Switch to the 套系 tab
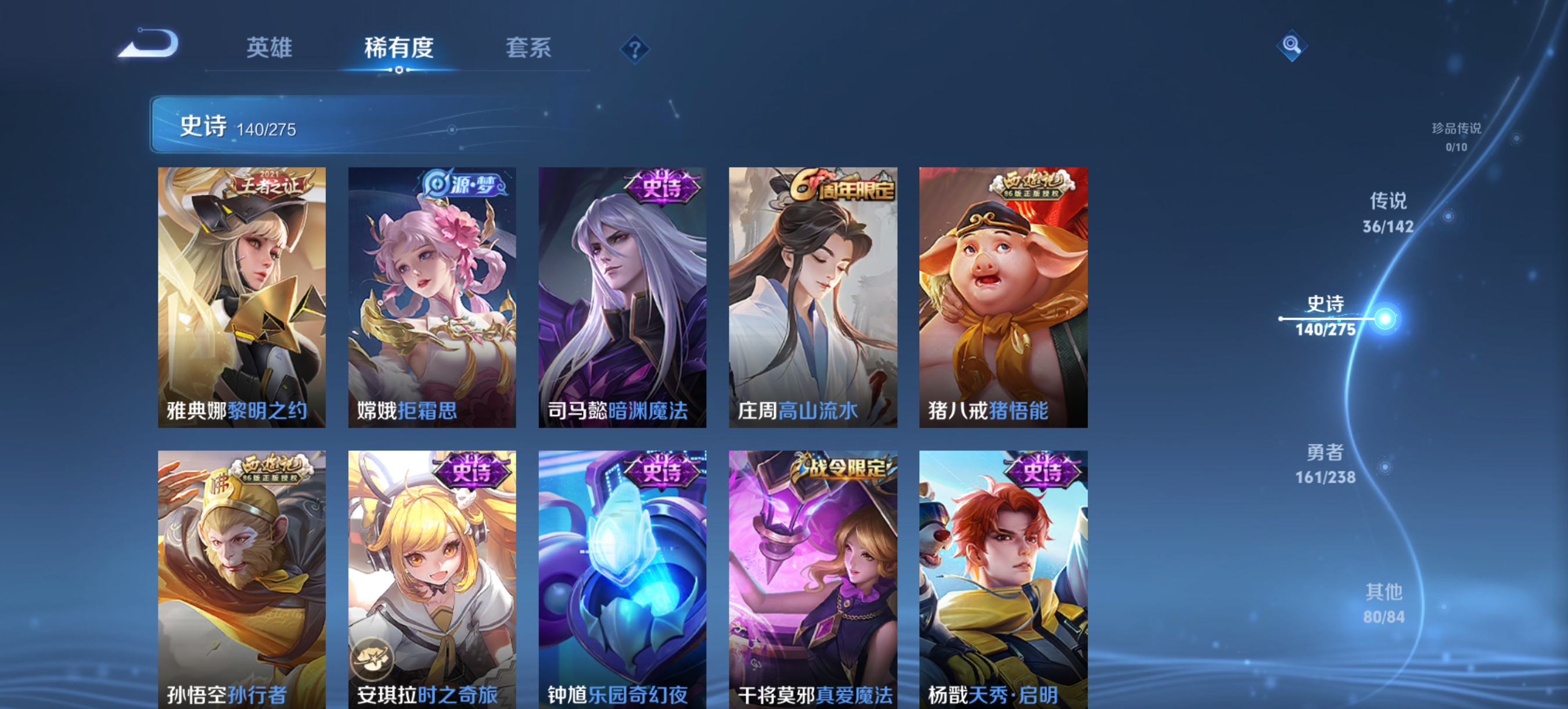This screenshot has height=709, width=1568. coord(529,50)
